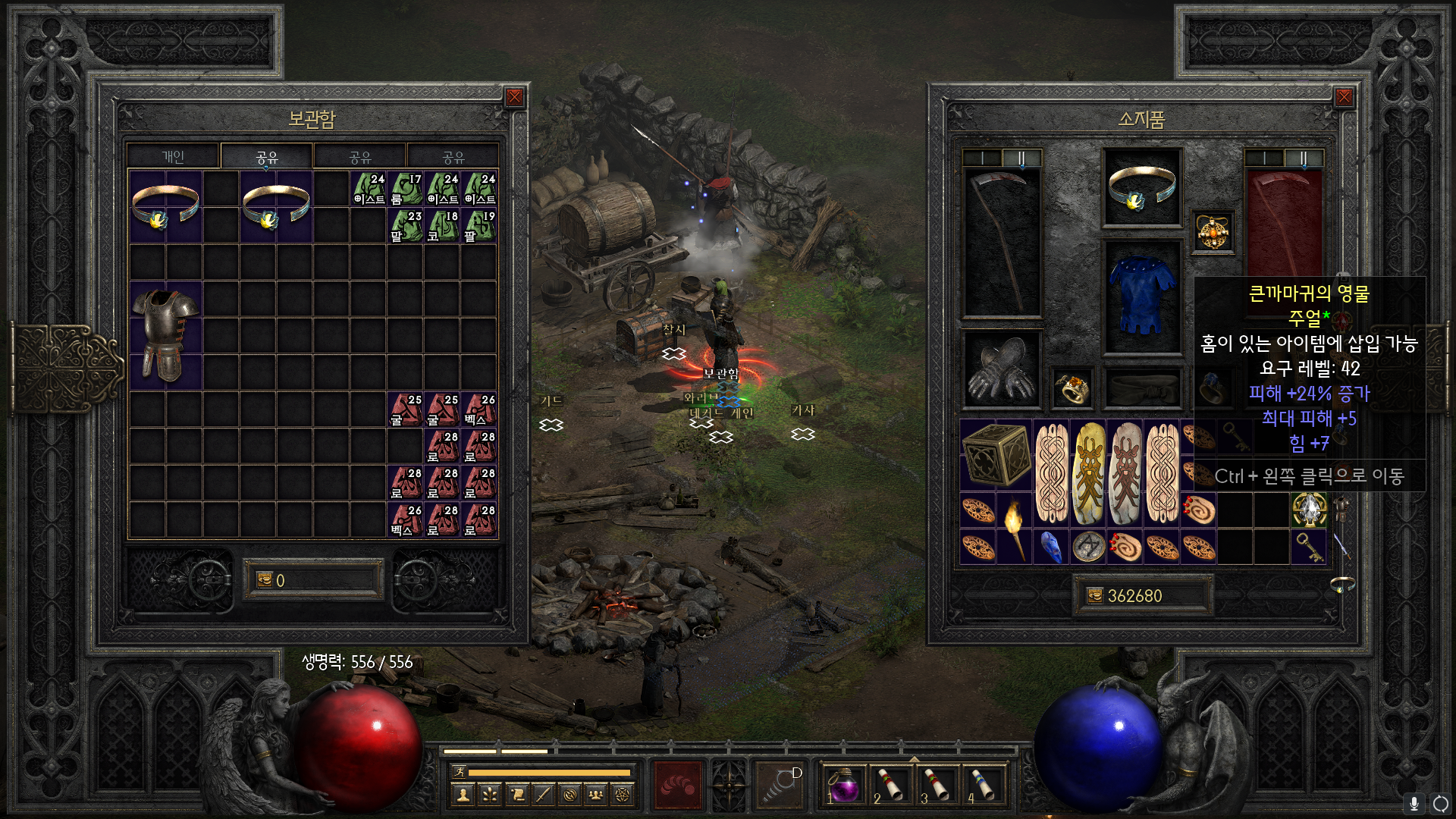Click the inventory gold drop button
The width and height of the screenshot is (1456, 819).
[1095, 596]
